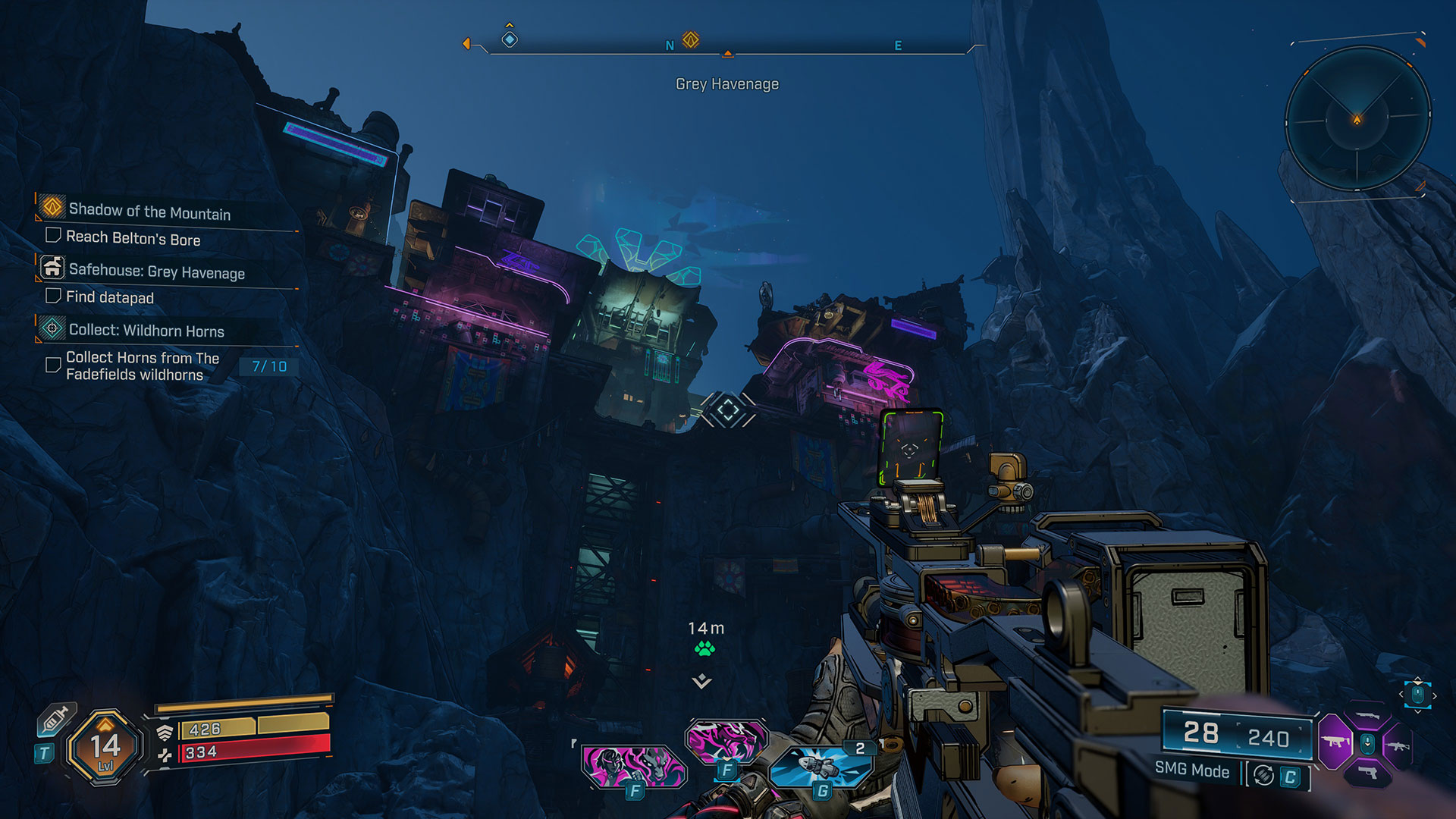Equip the pistol in the bottom weapon slot
The width and height of the screenshot is (1456, 819).
tap(1368, 773)
